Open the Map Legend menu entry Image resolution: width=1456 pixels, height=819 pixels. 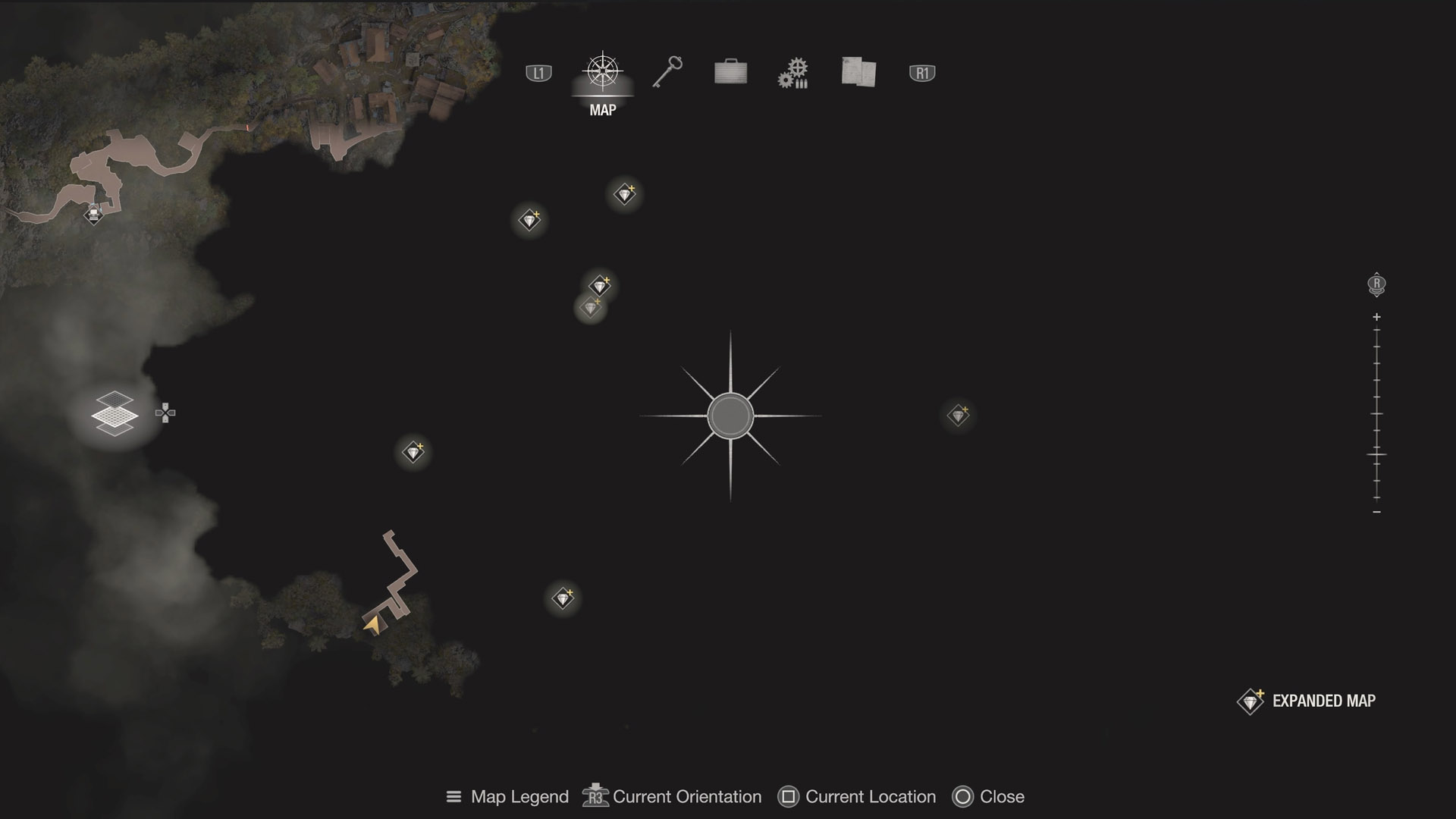519,796
